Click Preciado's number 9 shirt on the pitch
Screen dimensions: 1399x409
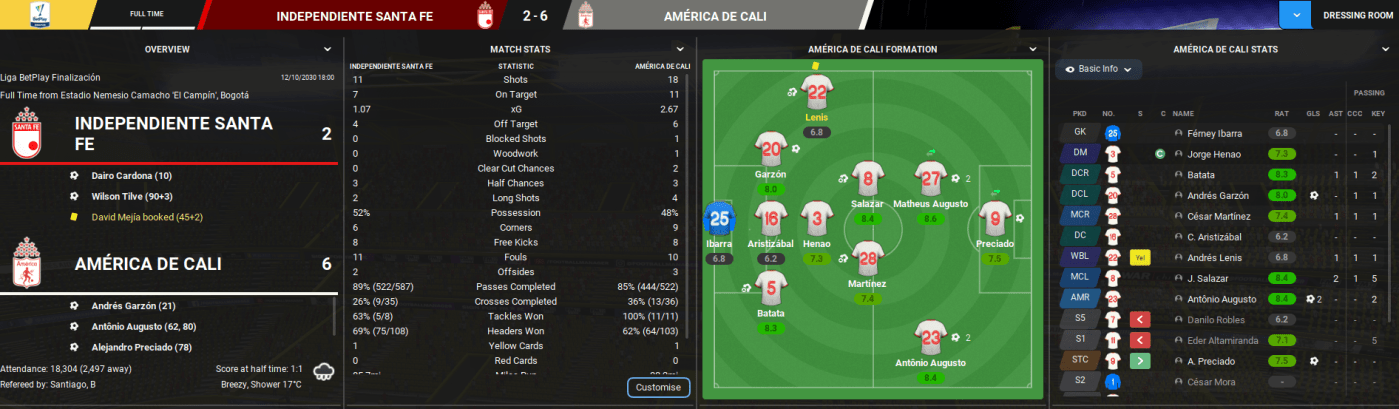point(994,217)
